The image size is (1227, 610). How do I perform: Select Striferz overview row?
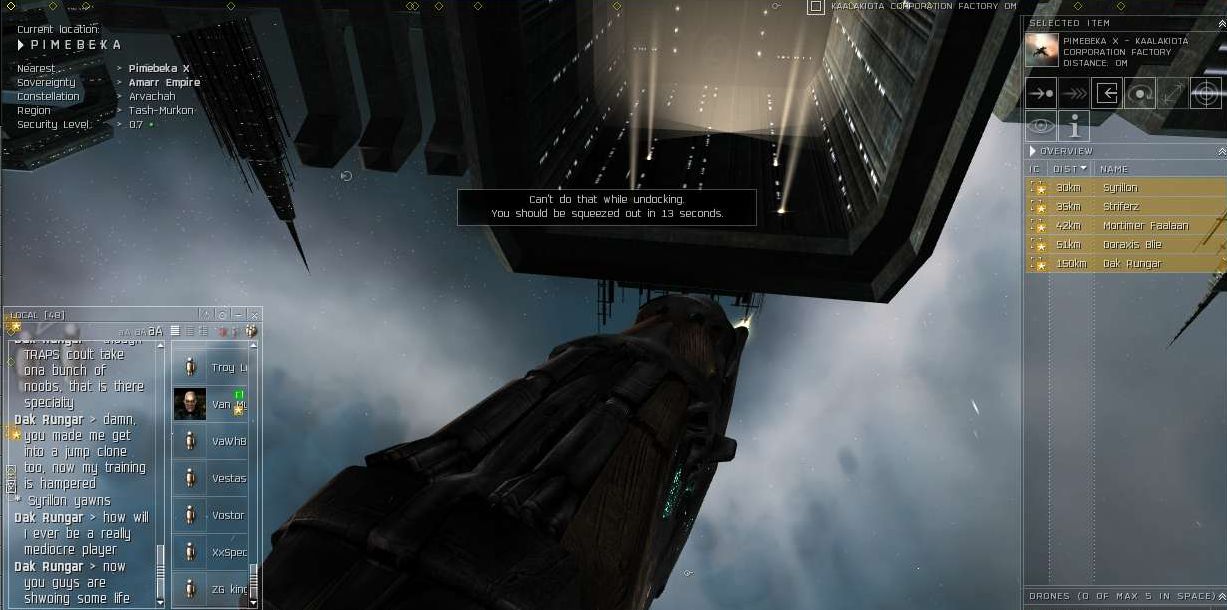point(1120,207)
